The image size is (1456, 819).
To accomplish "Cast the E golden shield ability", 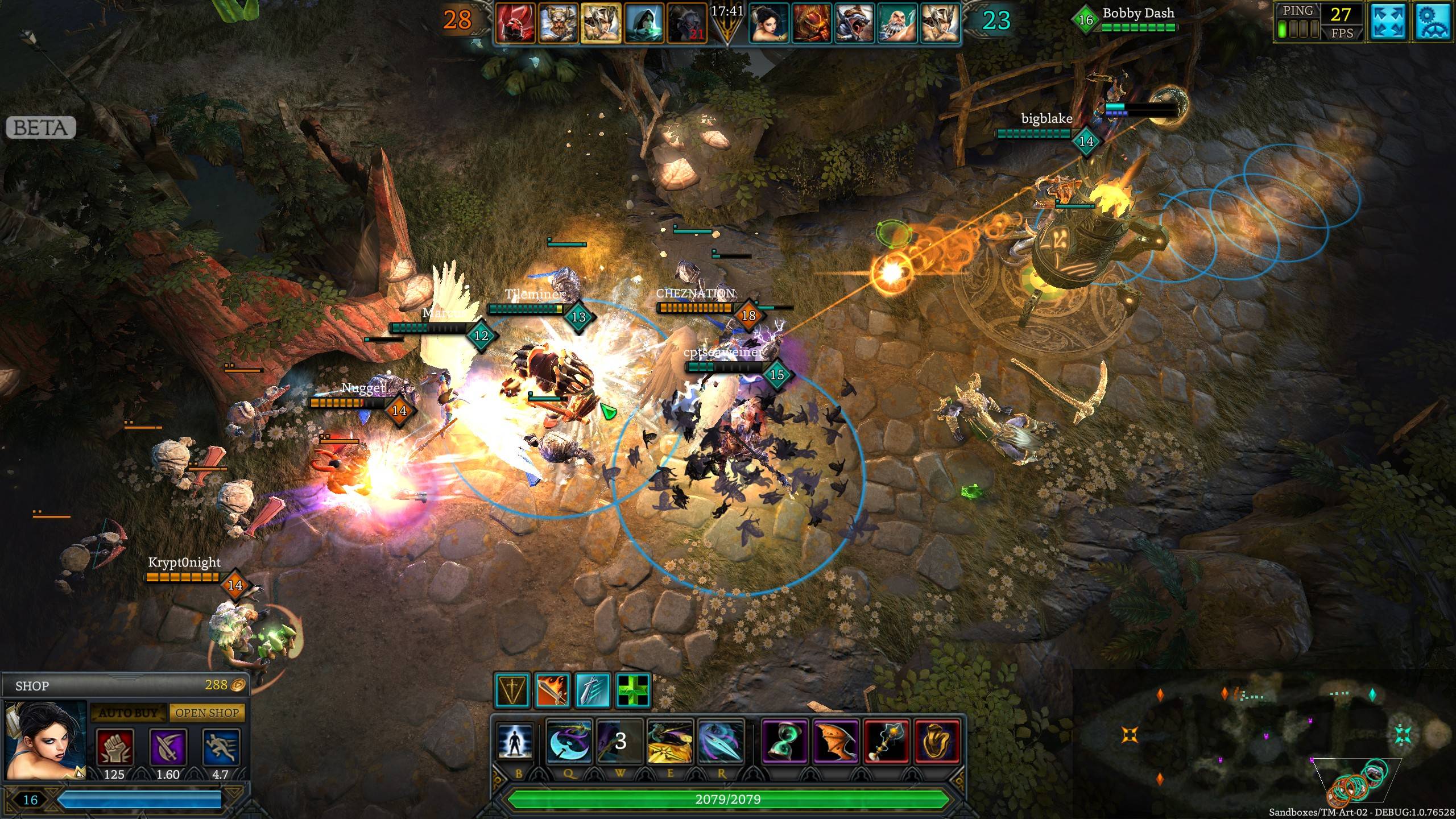I will [x=669, y=741].
